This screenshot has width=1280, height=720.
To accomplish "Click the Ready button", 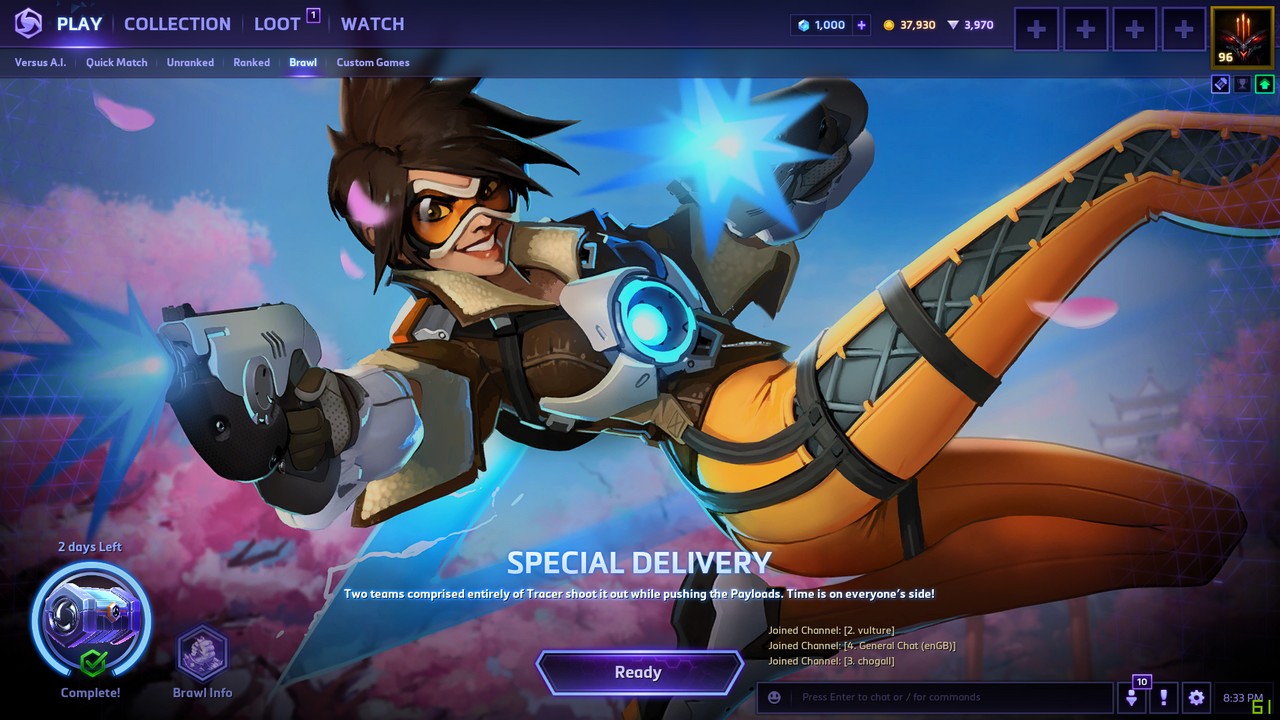I will (639, 673).
